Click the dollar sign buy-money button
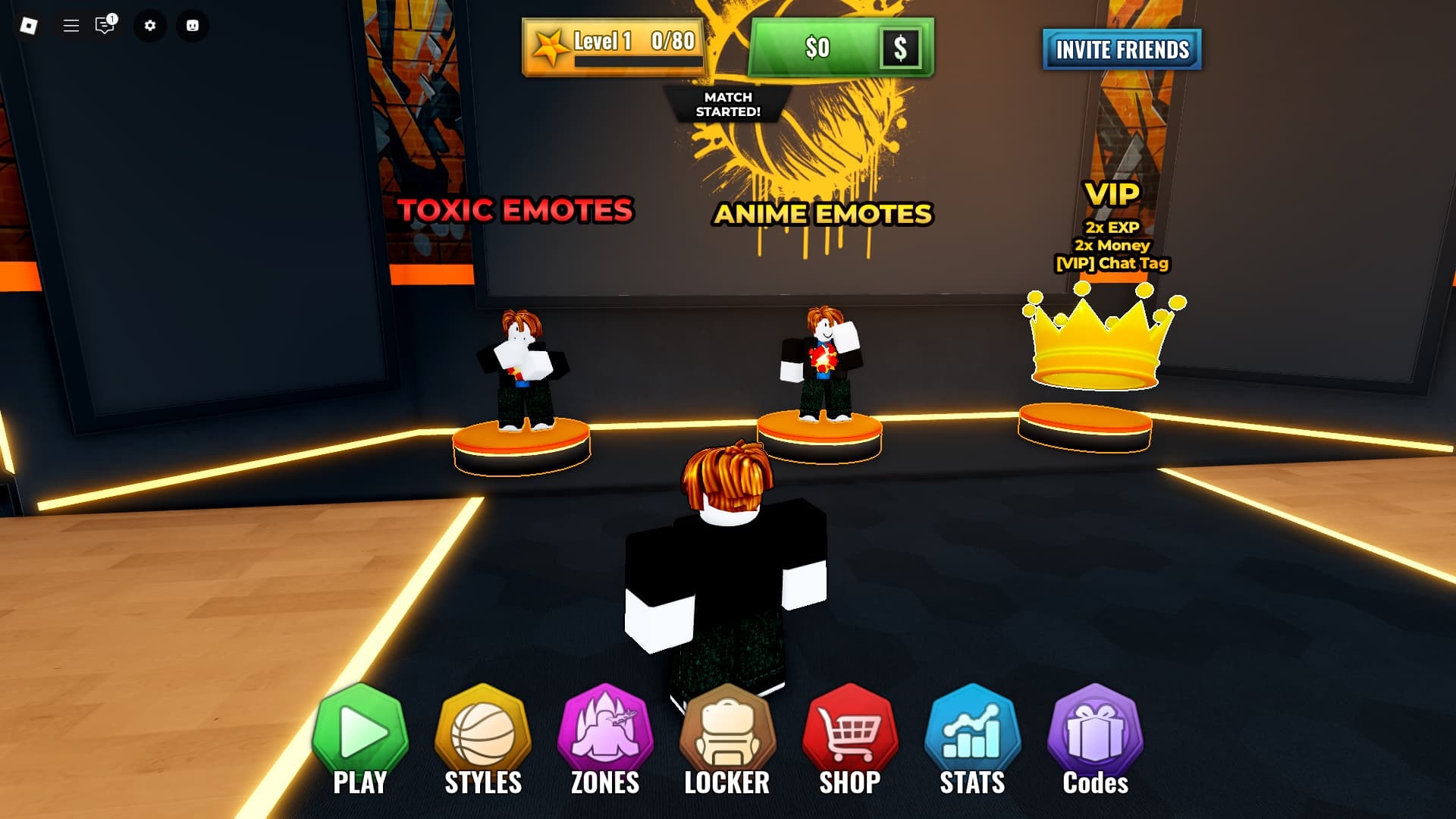Image resolution: width=1456 pixels, height=819 pixels. (900, 49)
